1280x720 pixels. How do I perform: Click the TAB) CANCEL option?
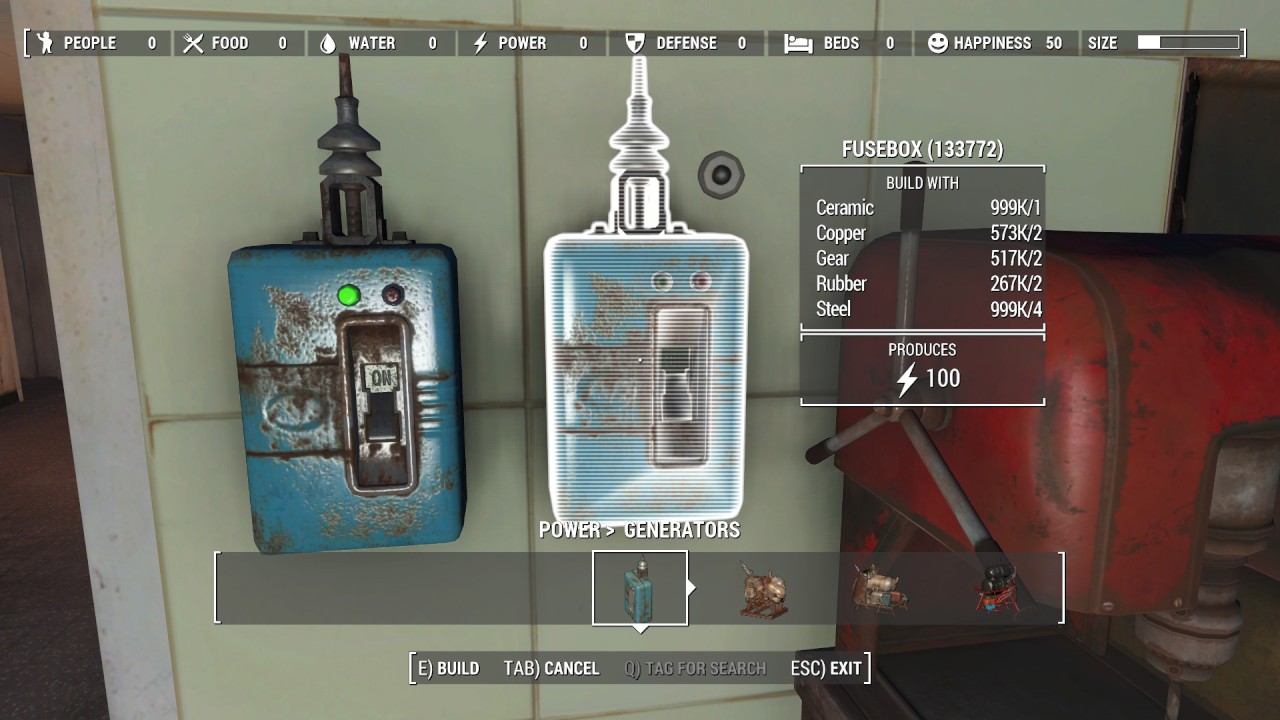coord(550,668)
